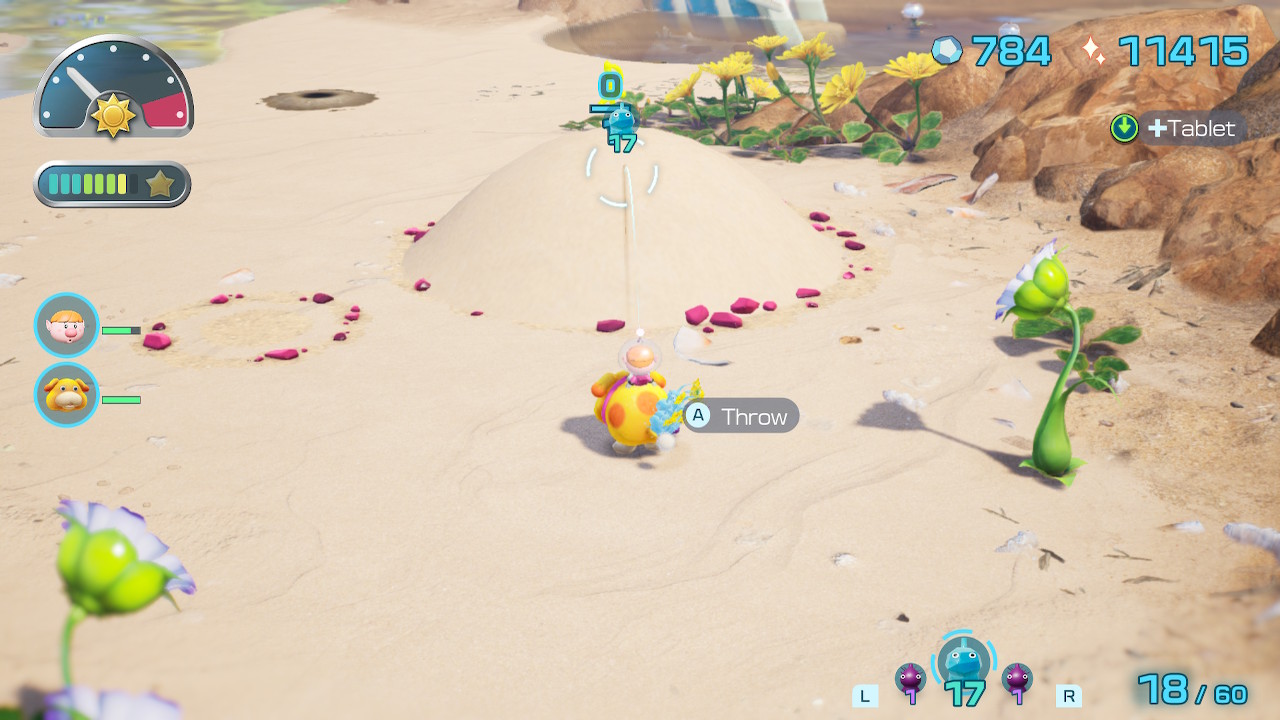1280x720 pixels.
Task: Open the Tablet menu
Action: point(1180,128)
